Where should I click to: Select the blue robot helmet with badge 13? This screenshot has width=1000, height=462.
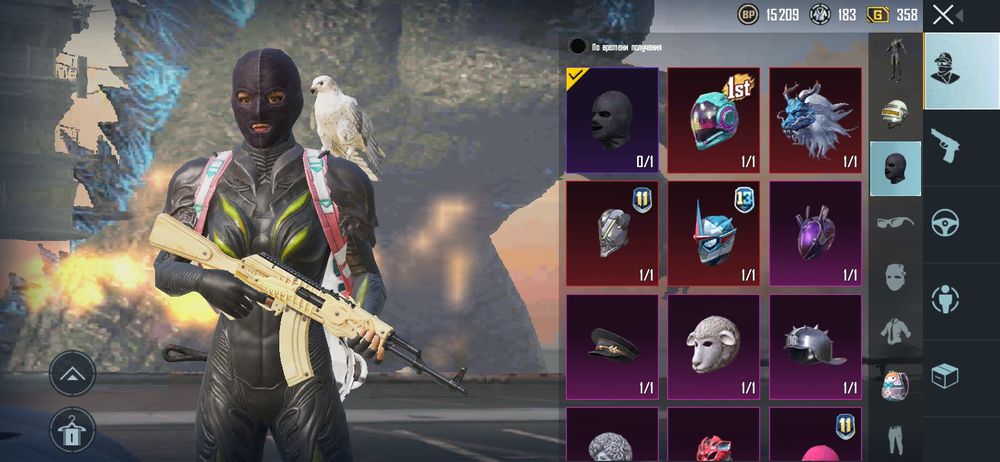point(713,233)
